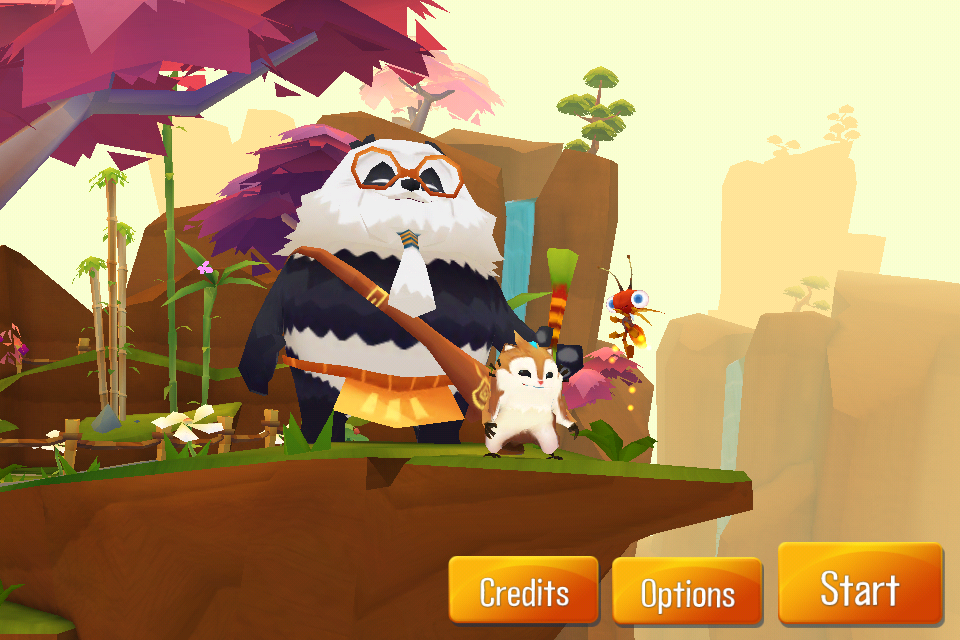The image size is (960, 640).
Task: Open the Options menu
Action: [687, 593]
